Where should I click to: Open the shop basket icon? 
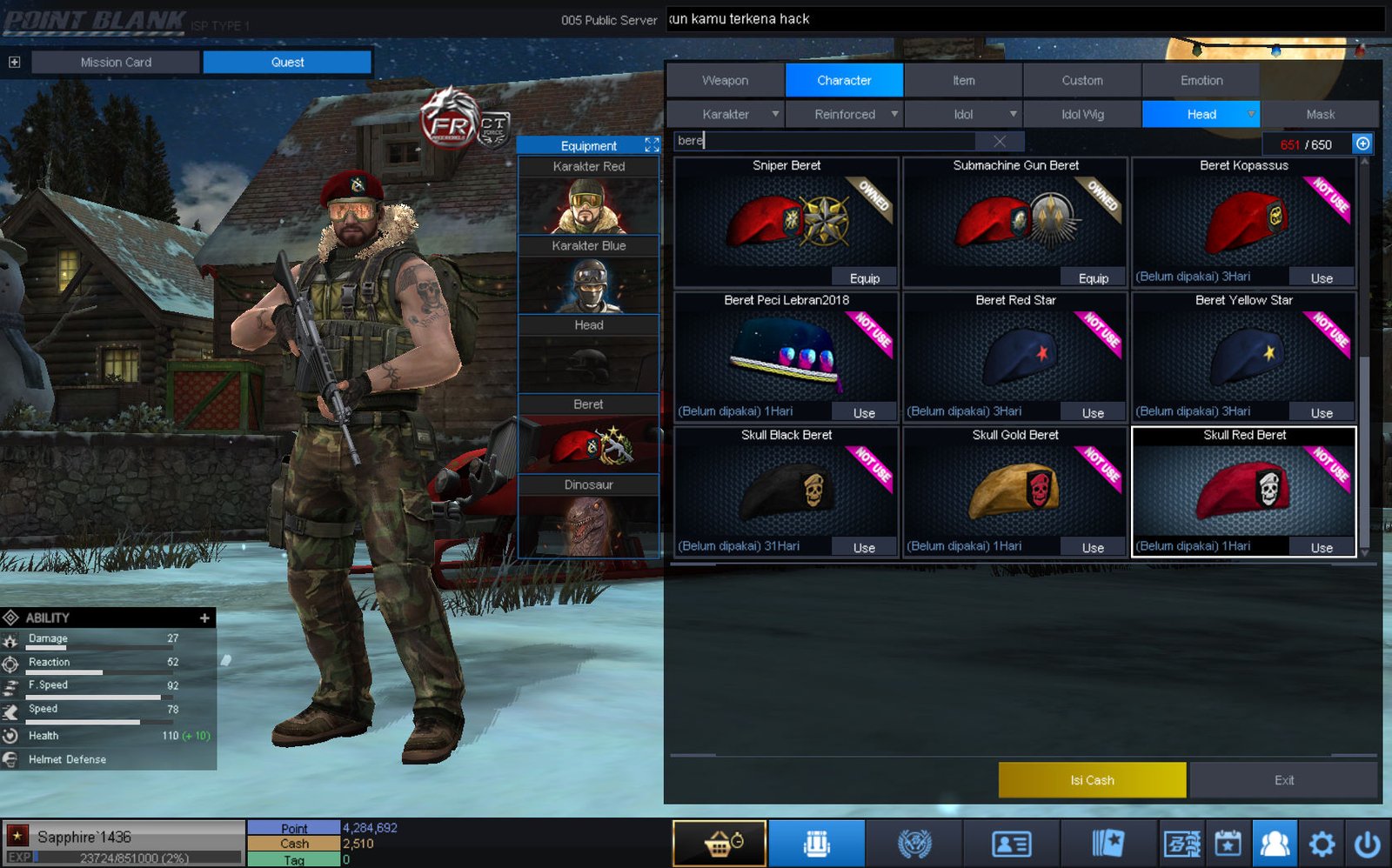pyautogui.click(x=719, y=843)
